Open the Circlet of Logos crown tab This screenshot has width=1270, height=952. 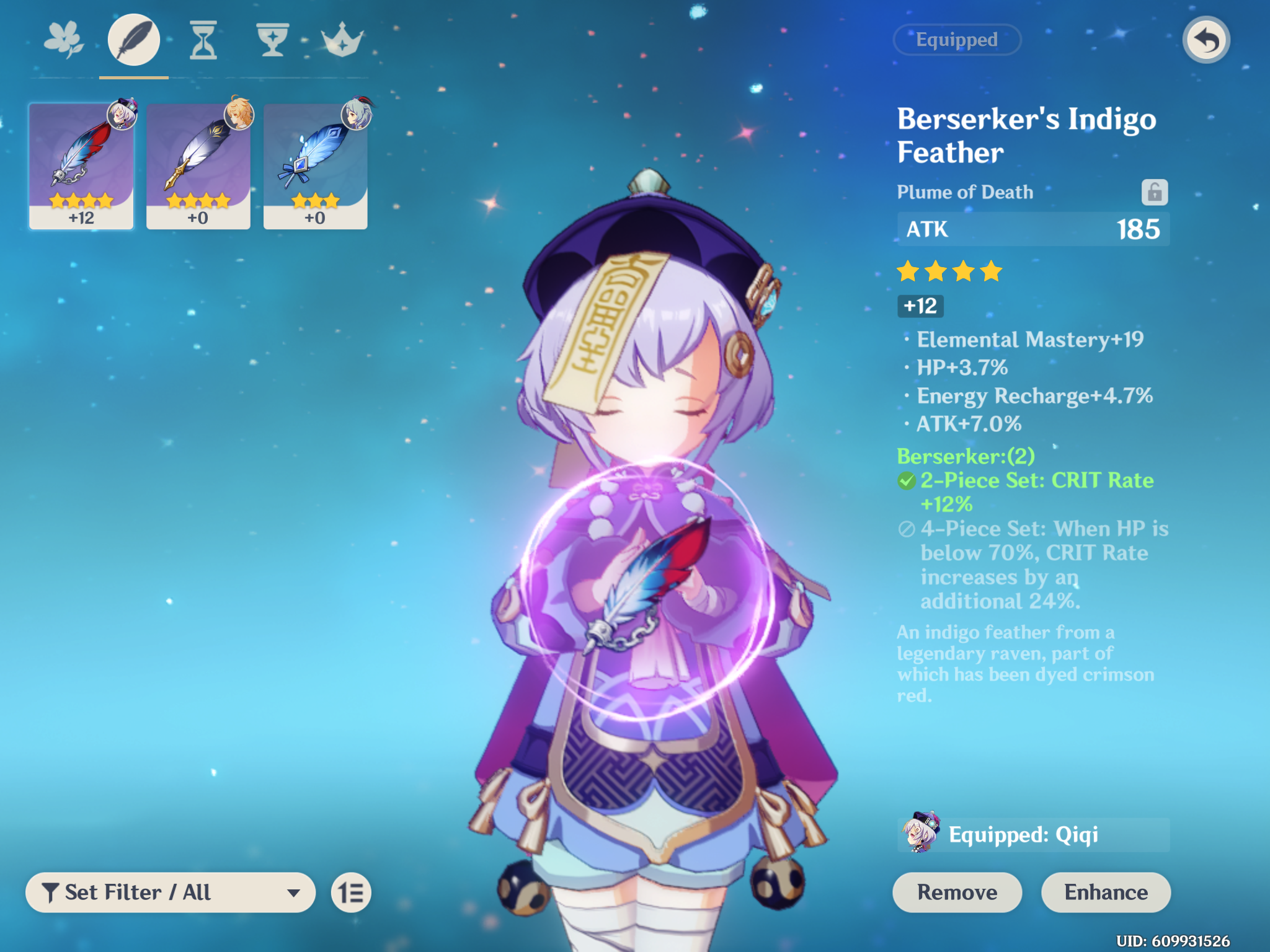(x=342, y=40)
